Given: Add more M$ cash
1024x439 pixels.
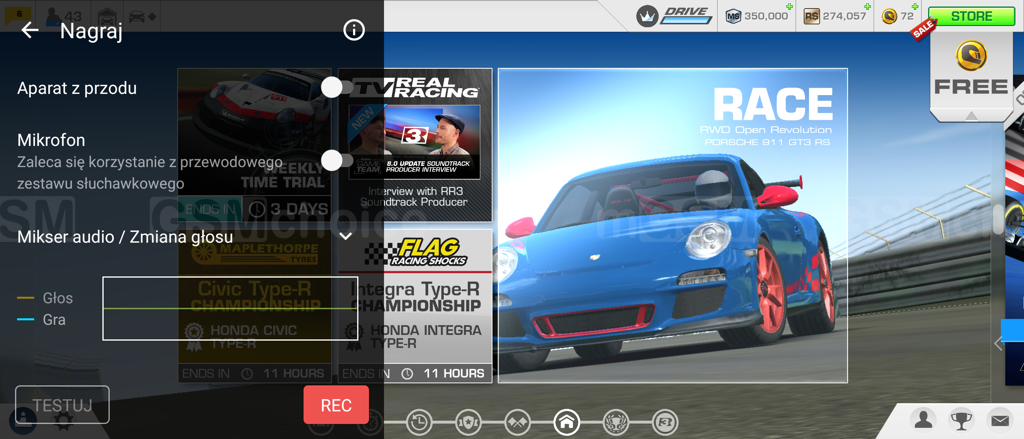Looking at the screenshot, I should point(790,10).
